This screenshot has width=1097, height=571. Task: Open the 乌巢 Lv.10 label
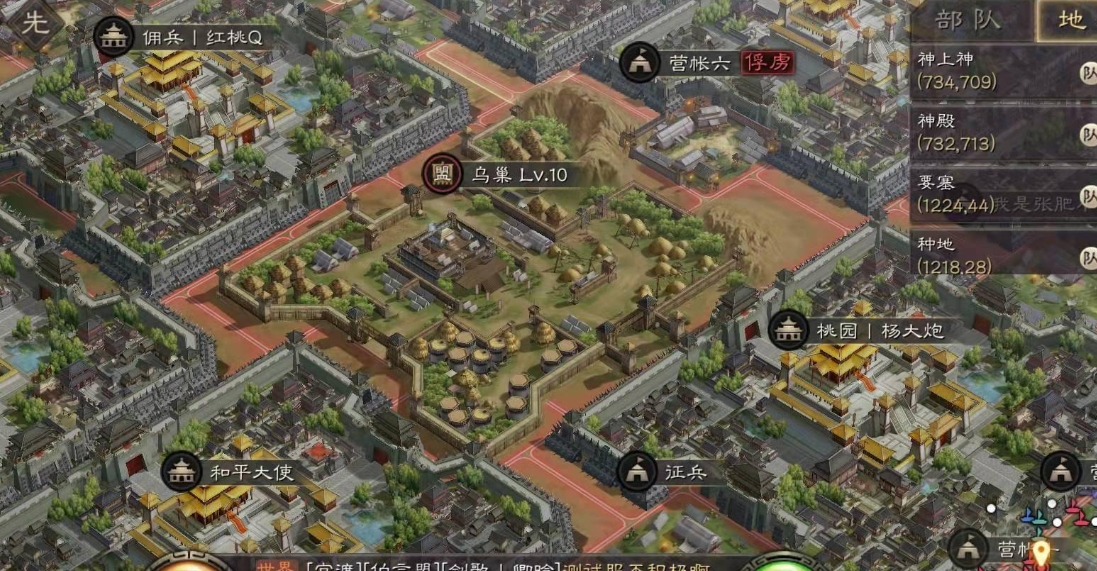(499, 175)
